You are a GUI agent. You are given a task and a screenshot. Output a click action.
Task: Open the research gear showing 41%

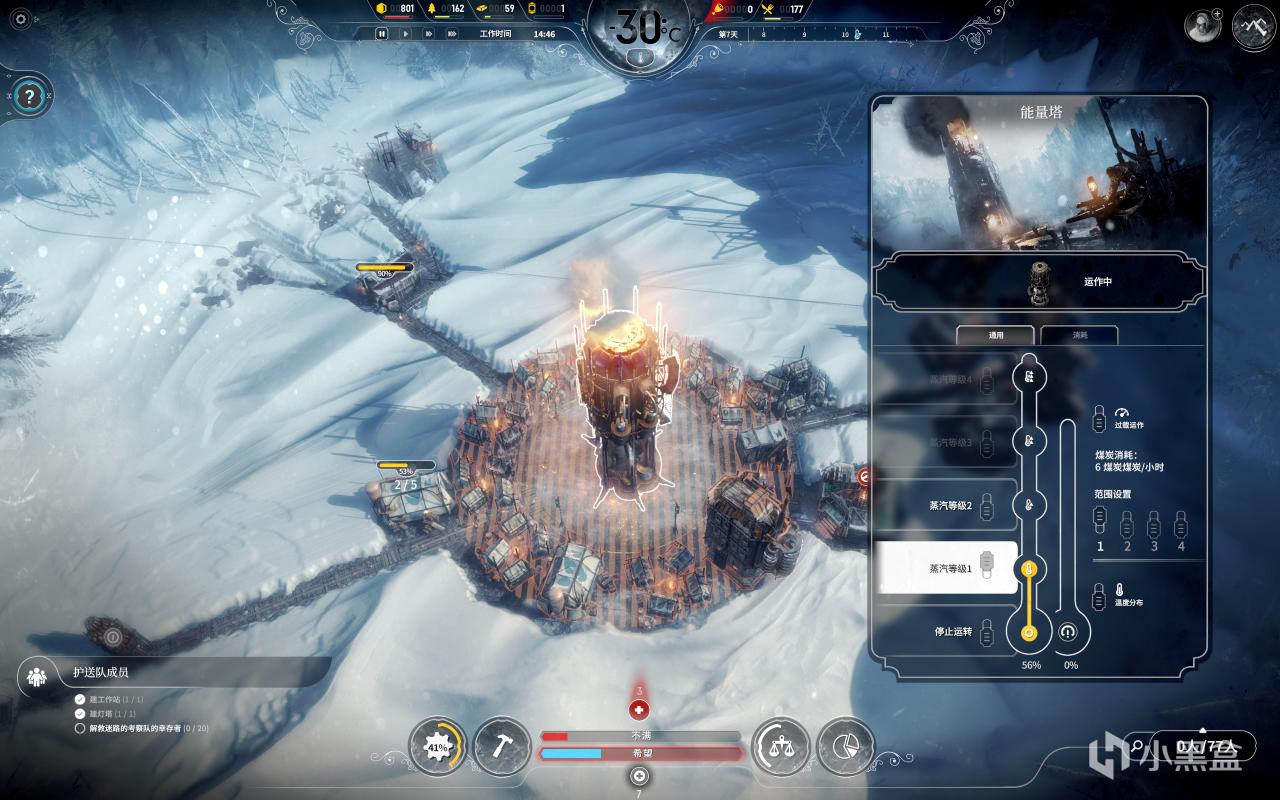[437, 747]
